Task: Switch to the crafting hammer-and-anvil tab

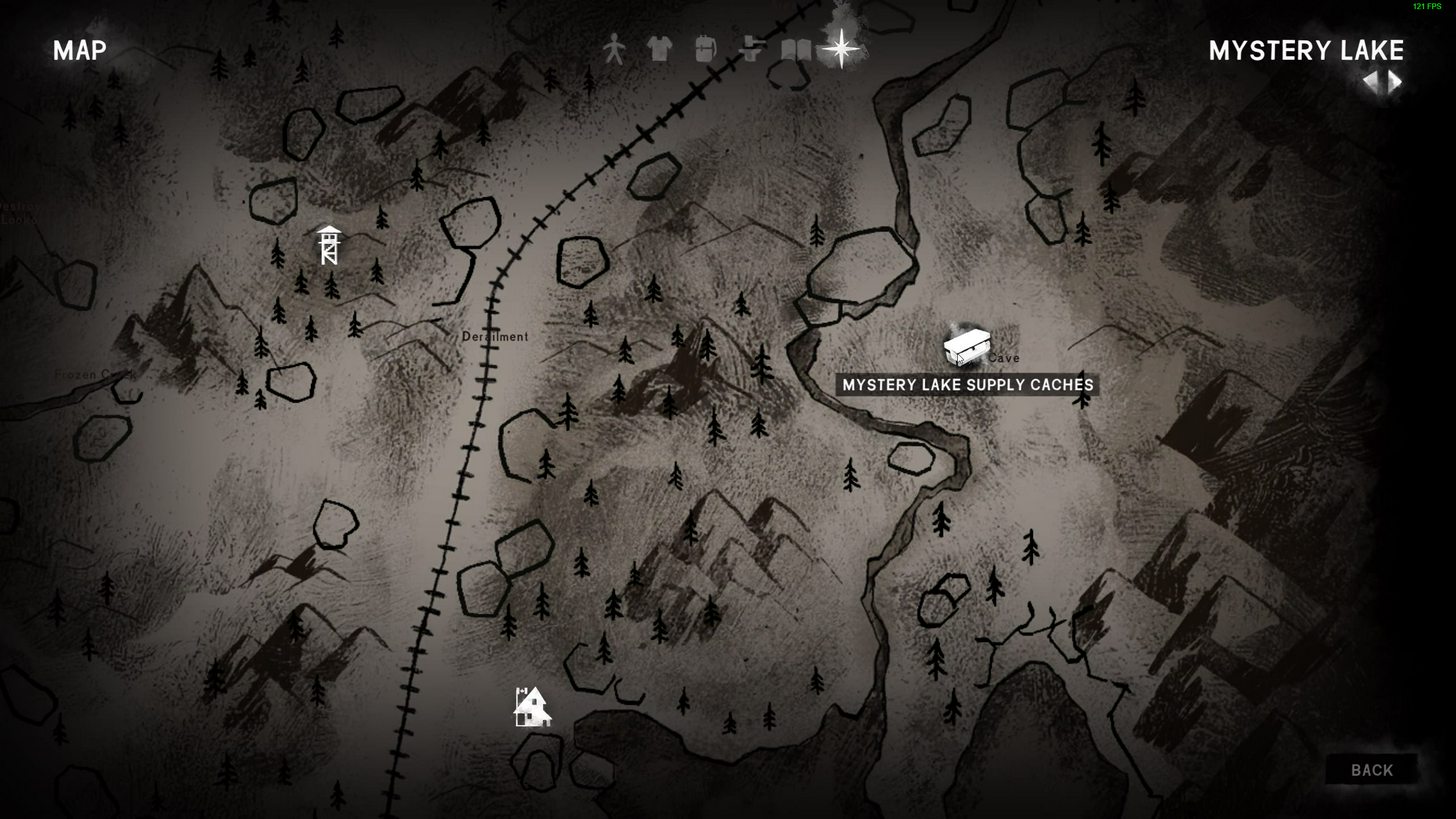Action: point(751,49)
